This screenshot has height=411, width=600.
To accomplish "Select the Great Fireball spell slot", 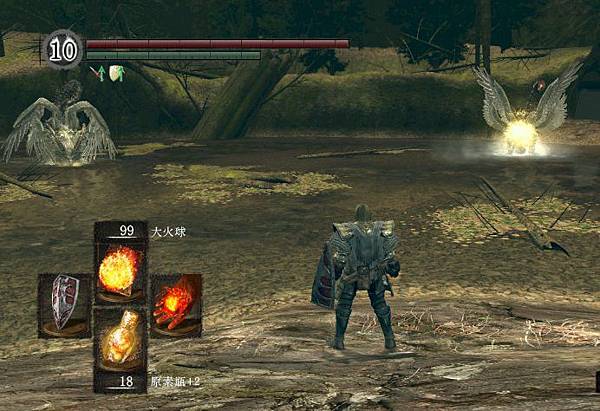I will 120,268.
